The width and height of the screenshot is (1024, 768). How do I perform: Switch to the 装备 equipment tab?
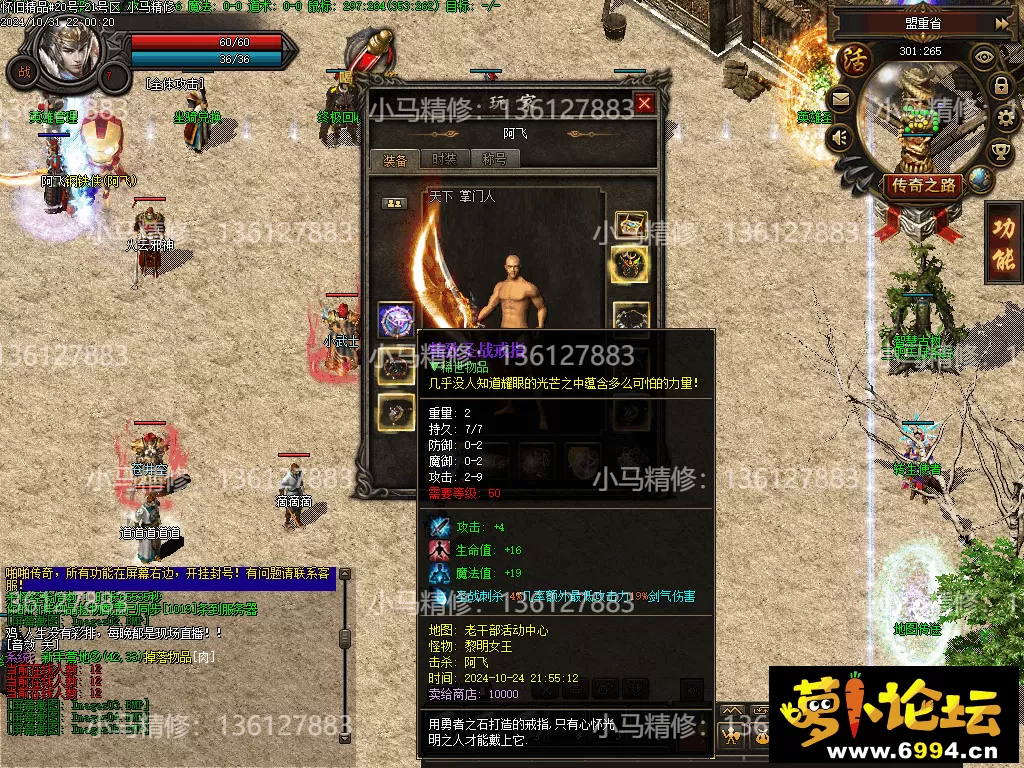[x=395, y=160]
